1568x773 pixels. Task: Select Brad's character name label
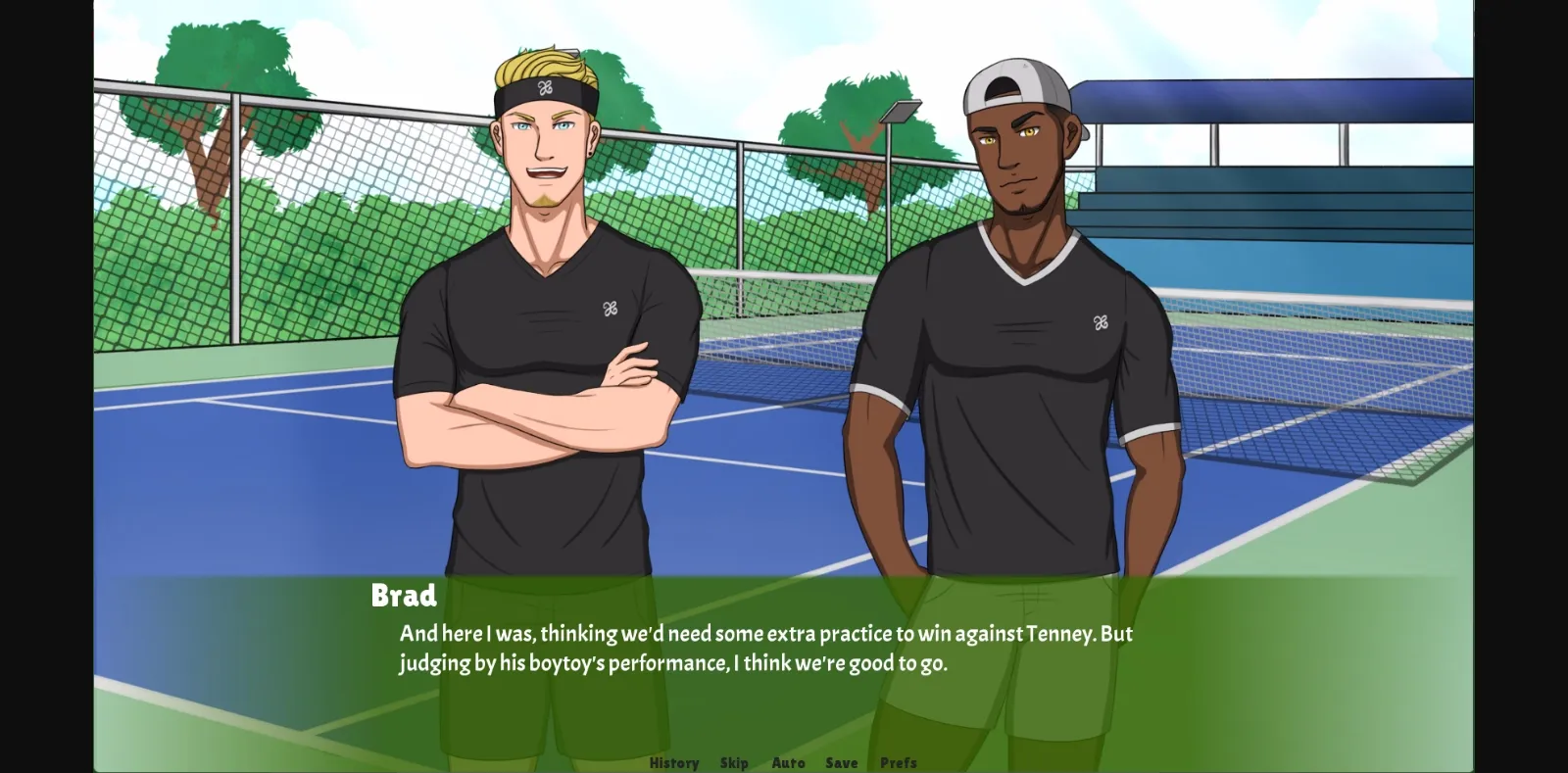(404, 593)
